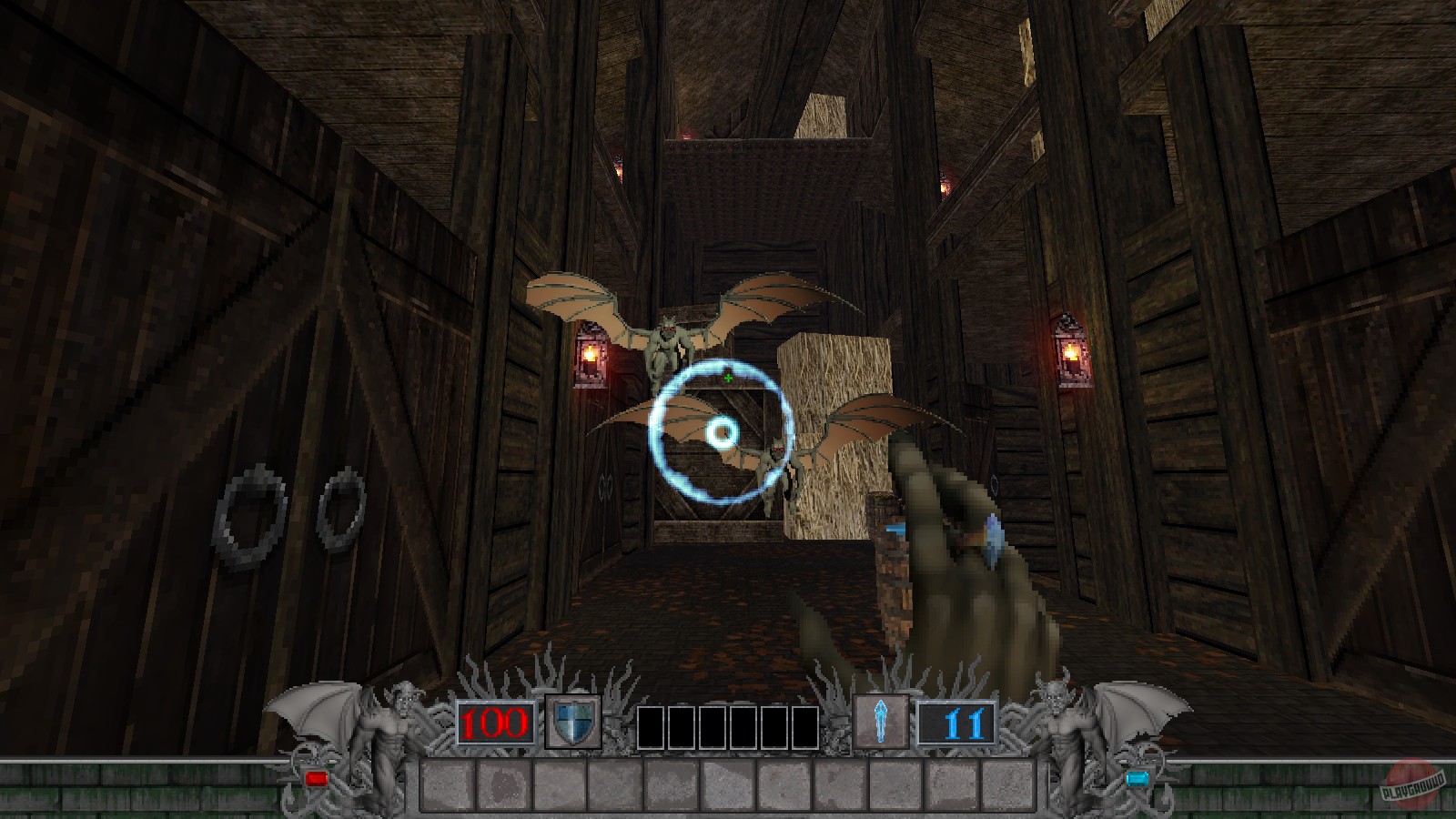Click the blue armor shield icon
1456x819 pixels.
coord(571,720)
